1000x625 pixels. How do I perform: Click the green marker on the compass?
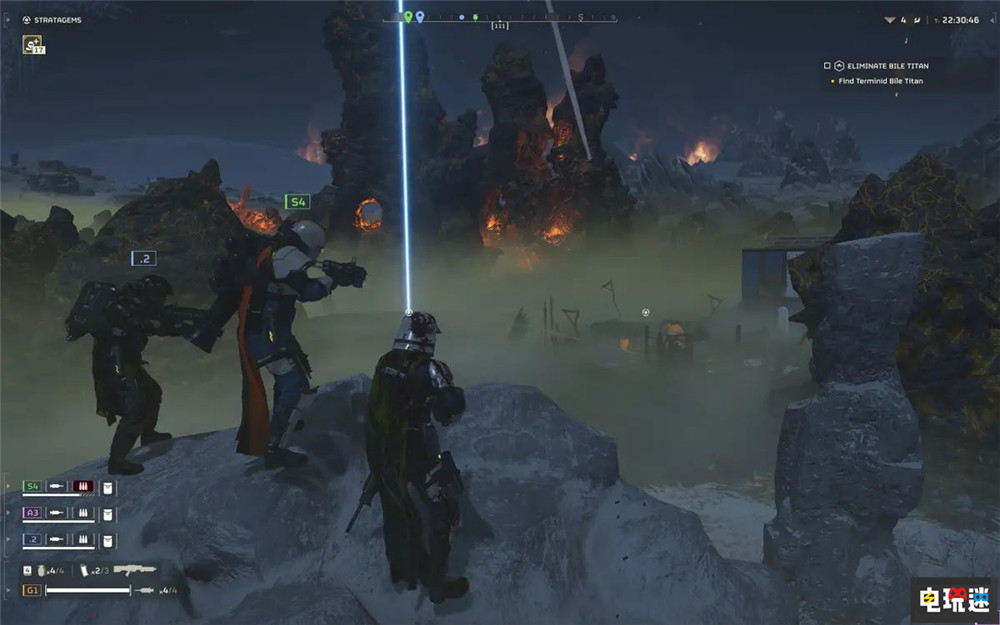tap(408, 17)
